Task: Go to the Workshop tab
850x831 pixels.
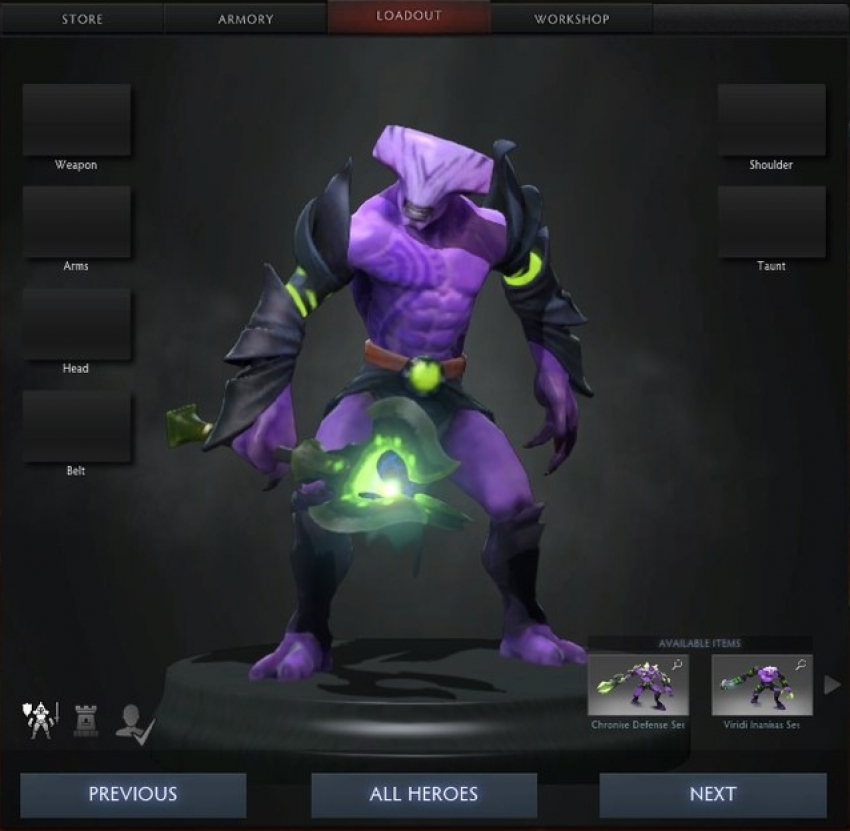Action: pos(571,19)
